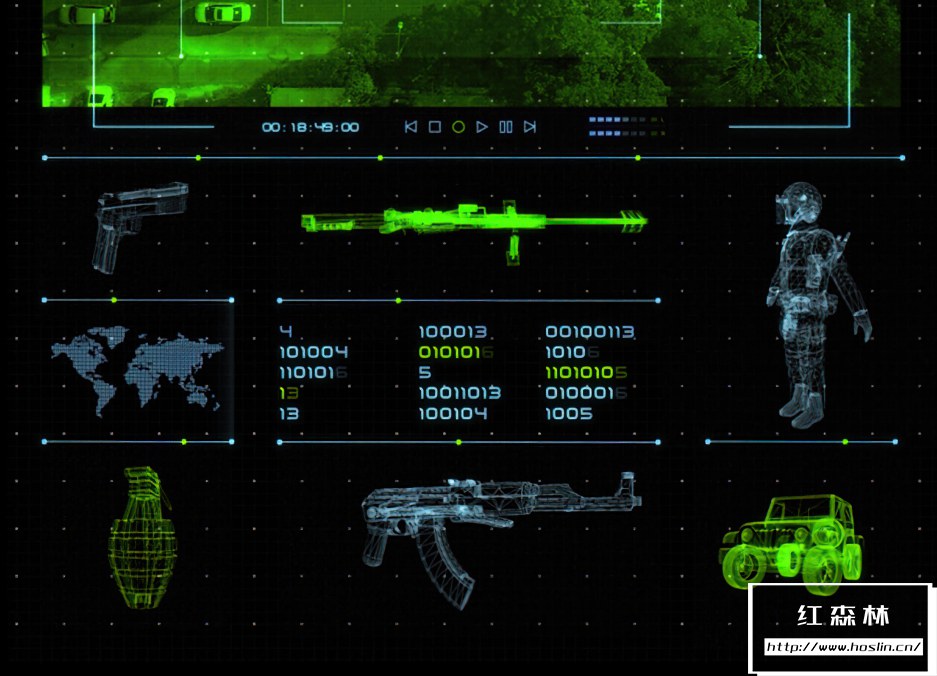Click the skip-to-start playback button
Viewport: 937px width, 676px height.
click(x=410, y=127)
